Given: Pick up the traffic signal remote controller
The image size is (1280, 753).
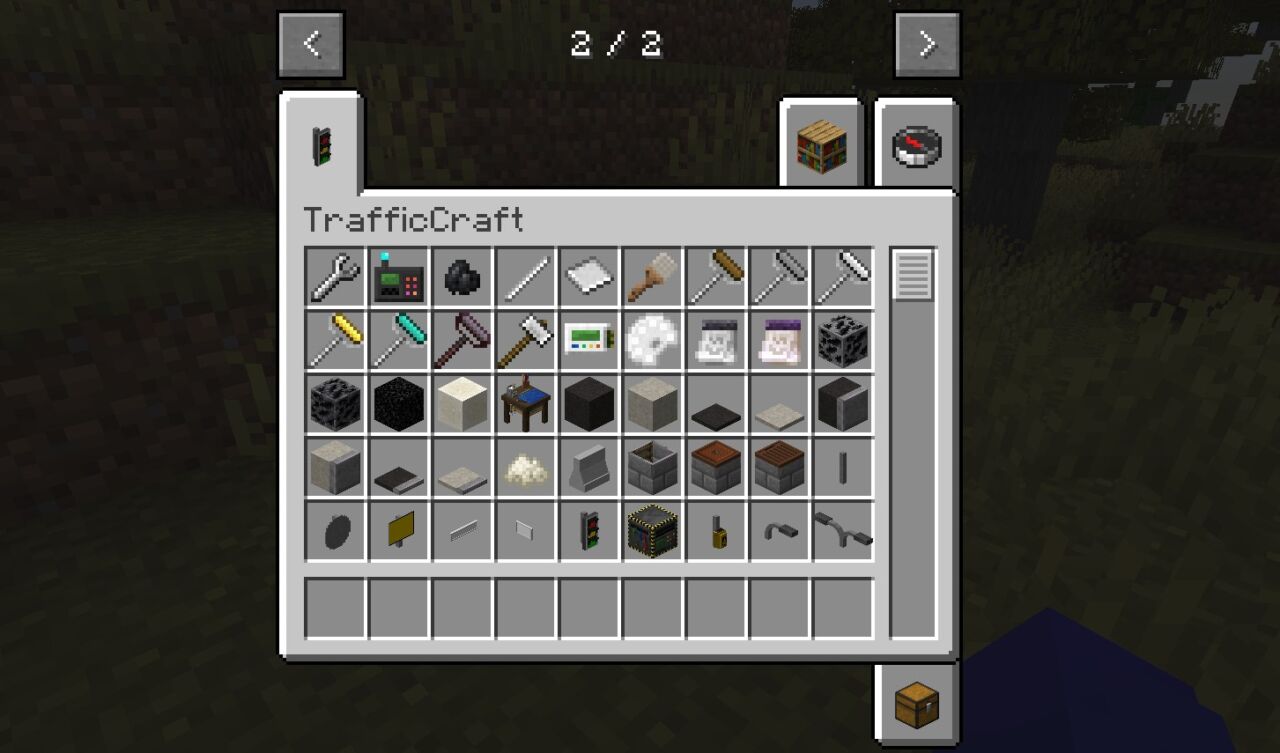Looking at the screenshot, I should [x=398, y=278].
